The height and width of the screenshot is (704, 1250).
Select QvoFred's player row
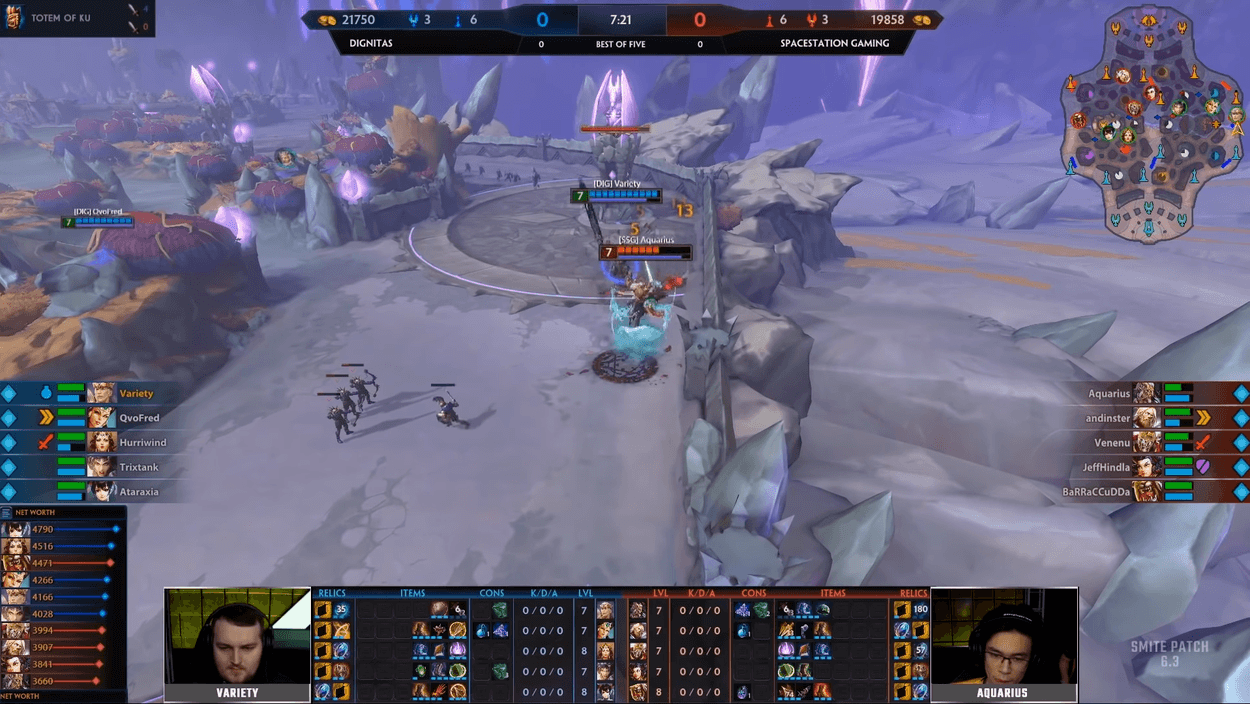click(x=139, y=418)
